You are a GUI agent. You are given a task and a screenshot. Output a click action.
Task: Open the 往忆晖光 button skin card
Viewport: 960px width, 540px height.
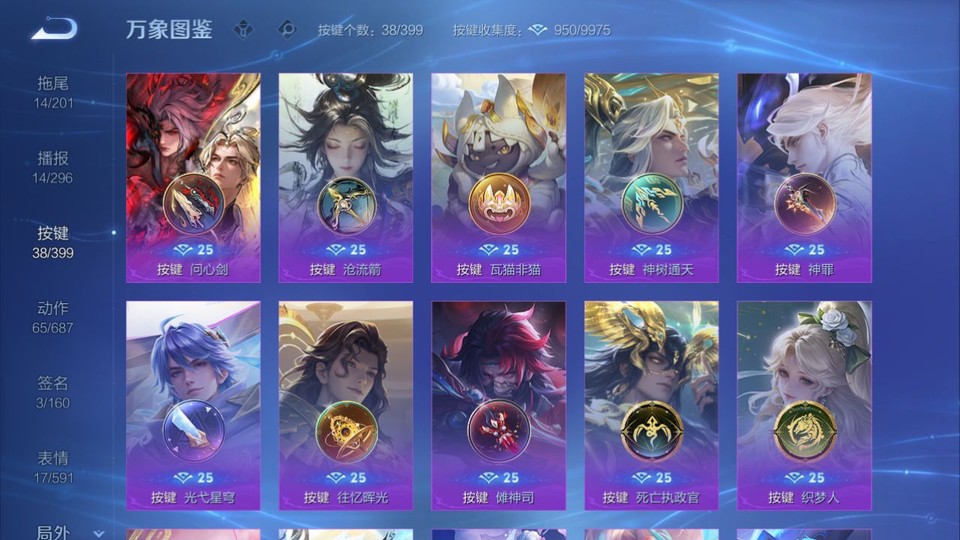[346, 406]
